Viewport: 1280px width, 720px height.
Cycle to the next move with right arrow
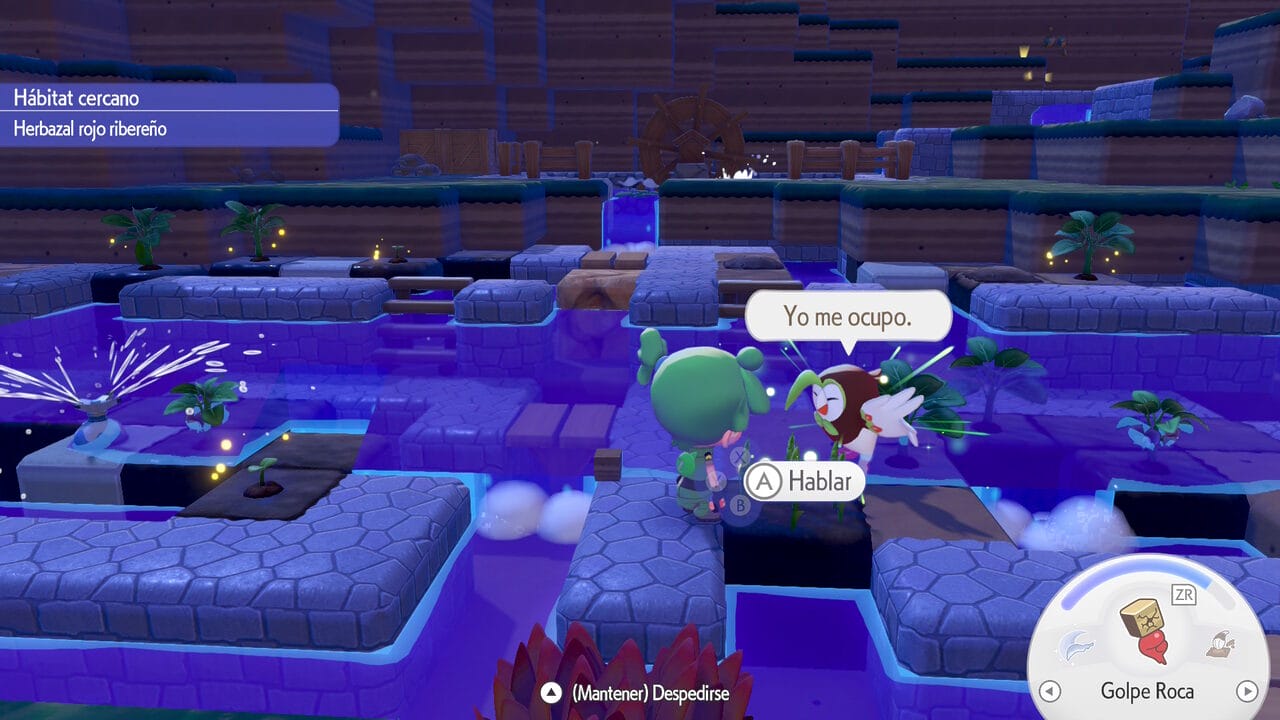(1246, 691)
